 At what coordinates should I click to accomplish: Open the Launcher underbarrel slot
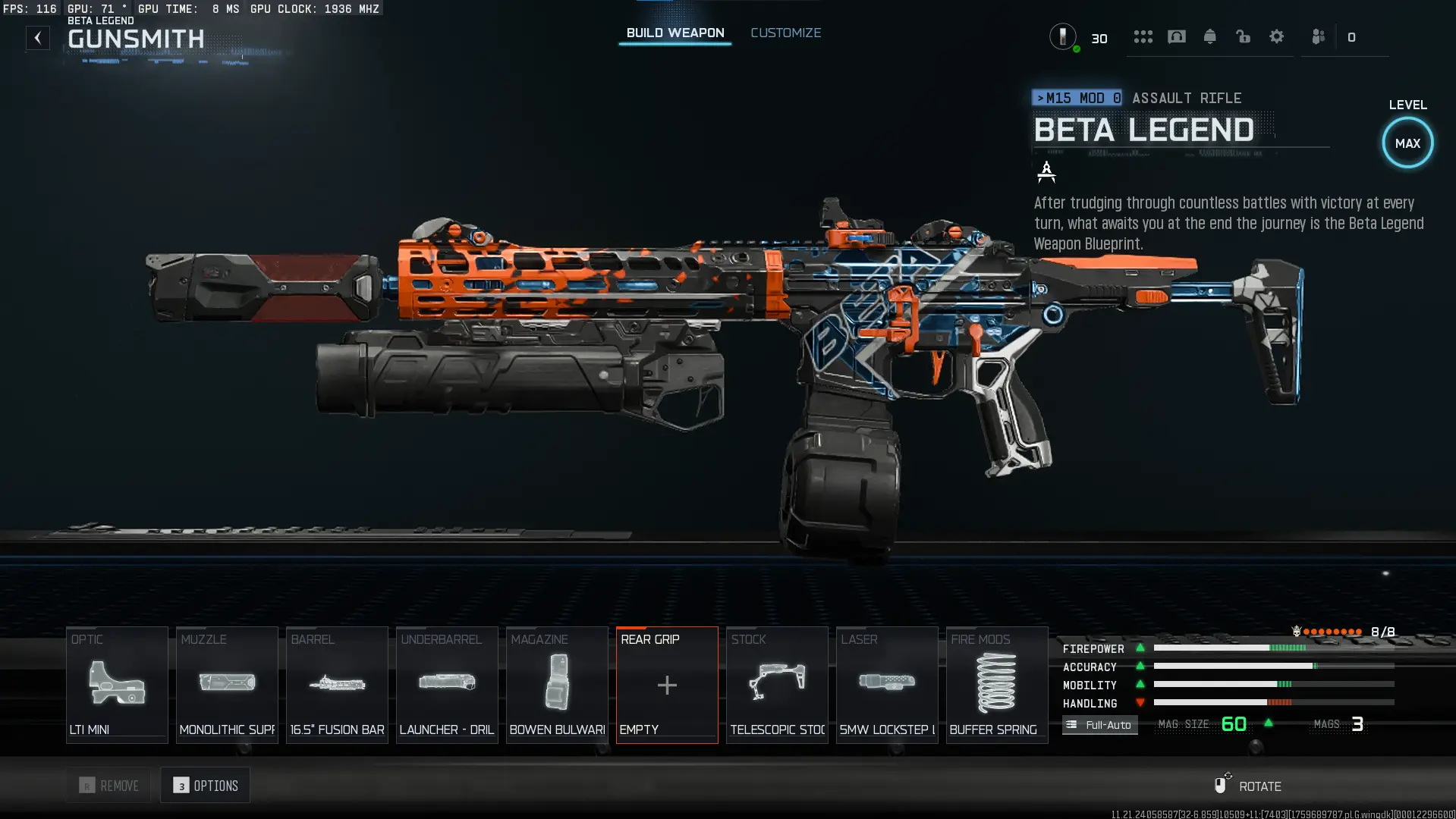[x=447, y=685]
